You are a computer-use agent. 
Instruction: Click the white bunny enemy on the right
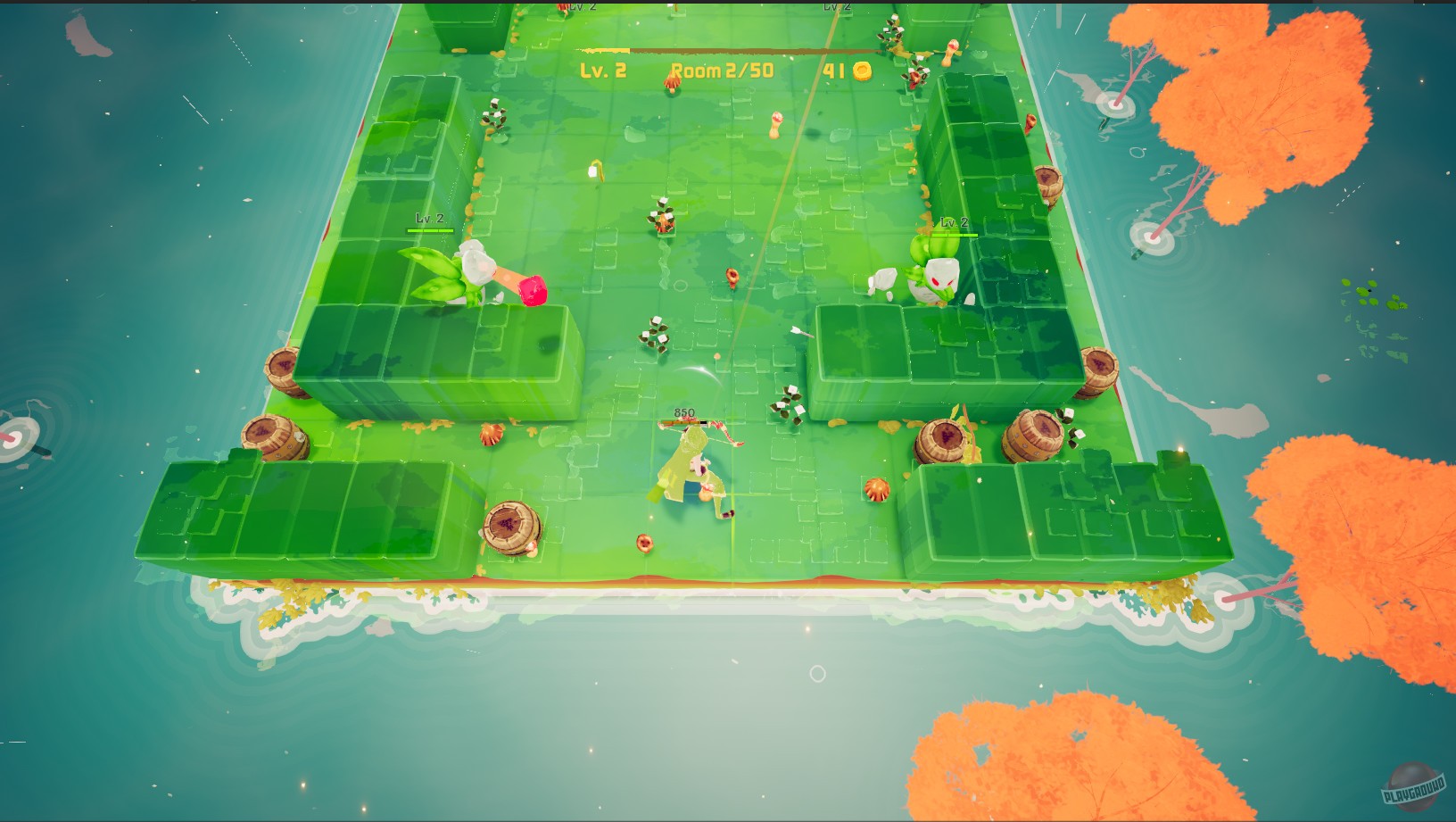click(944, 277)
